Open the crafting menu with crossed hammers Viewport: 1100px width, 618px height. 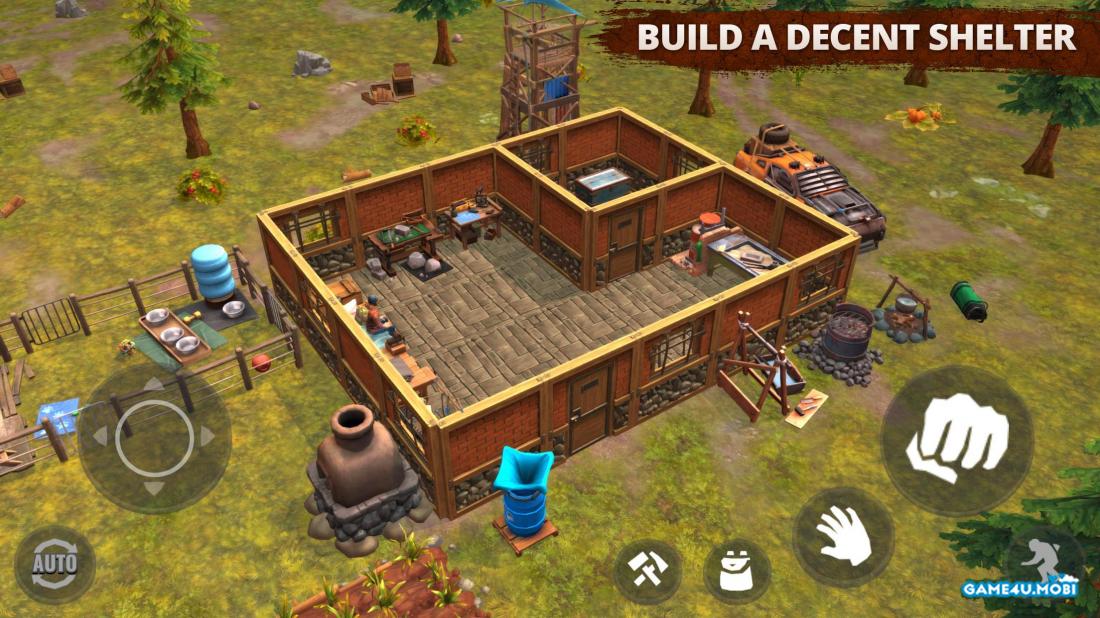point(647,572)
